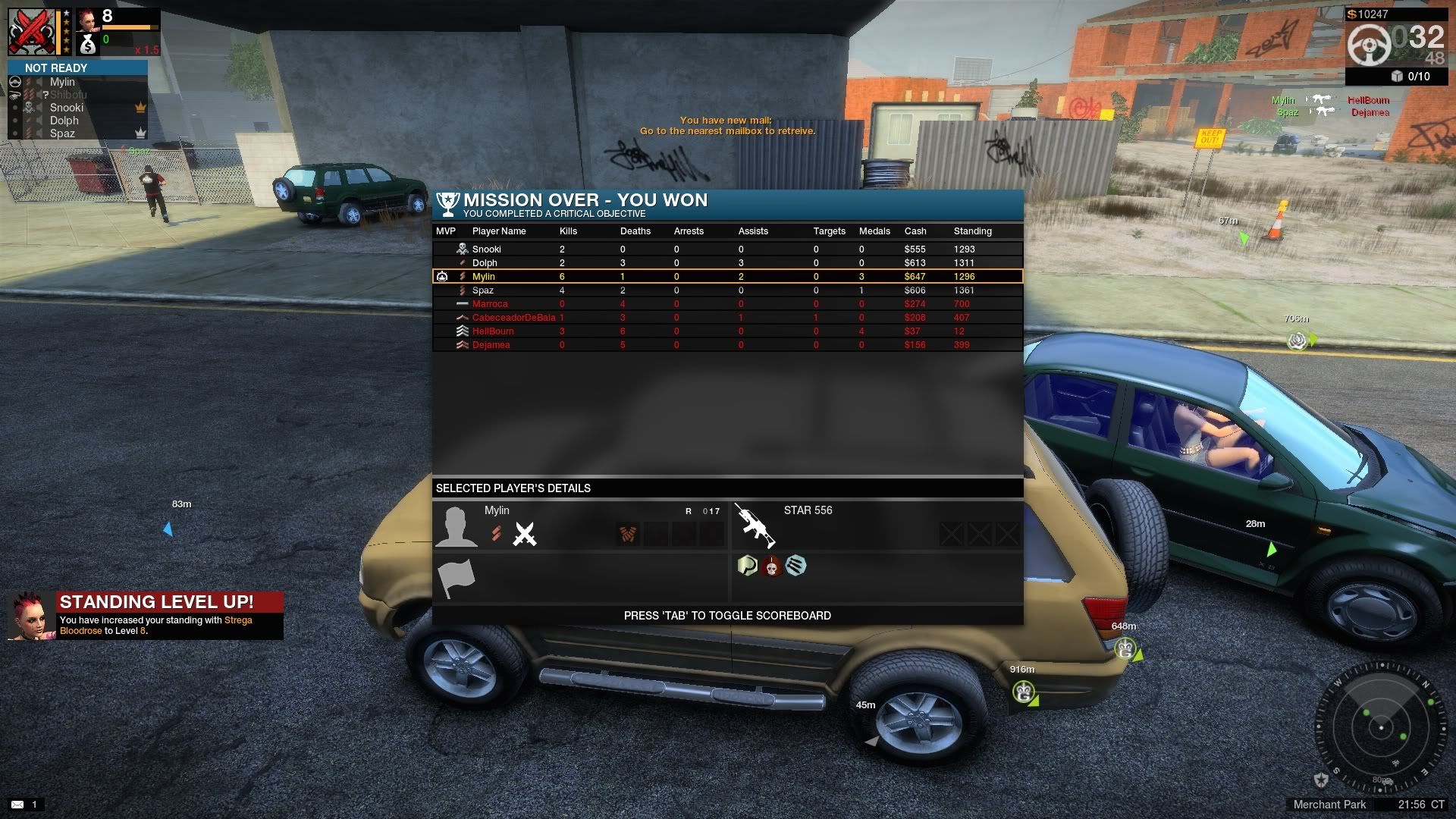Select Snooki in the team list
The width and height of the screenshot is (1456, 819).
67,108
